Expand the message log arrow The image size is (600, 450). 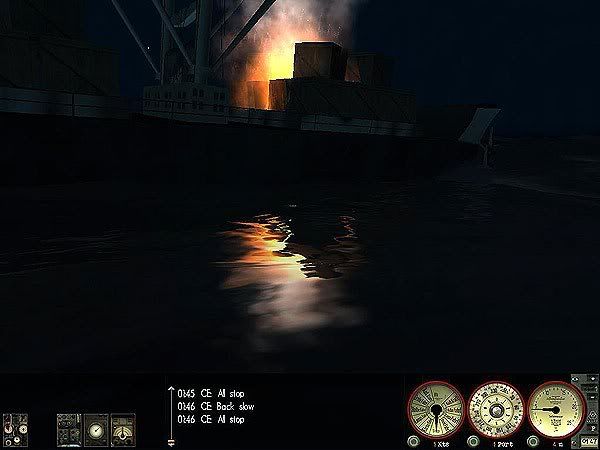coord(169,393)
